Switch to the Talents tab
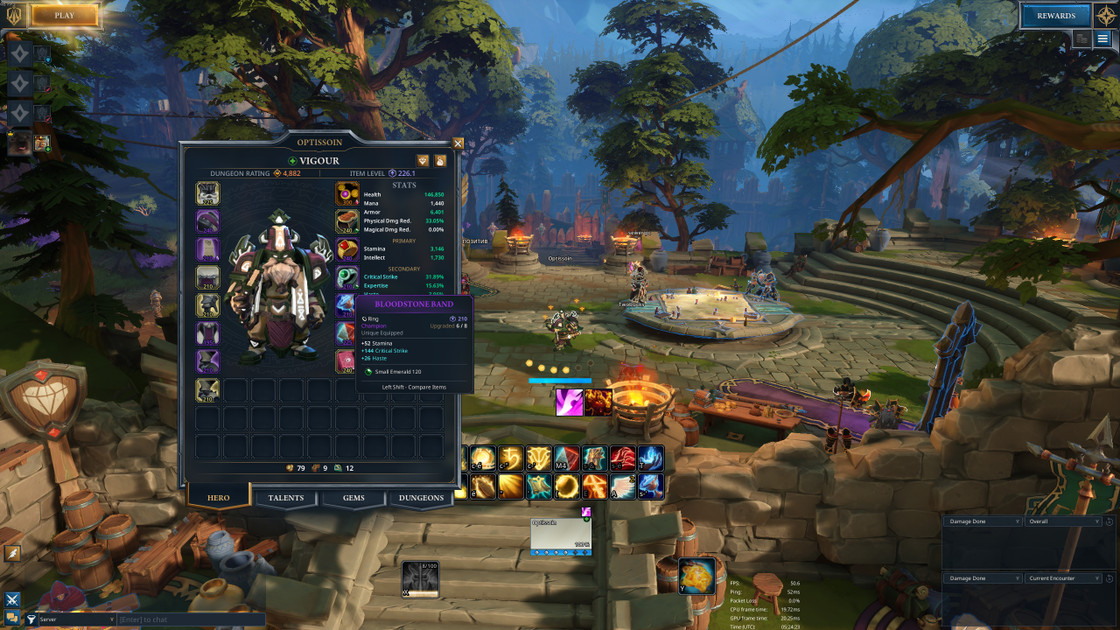Viewport: 1120px width, 630px height. pyautogui.click(x=286, y=498)
